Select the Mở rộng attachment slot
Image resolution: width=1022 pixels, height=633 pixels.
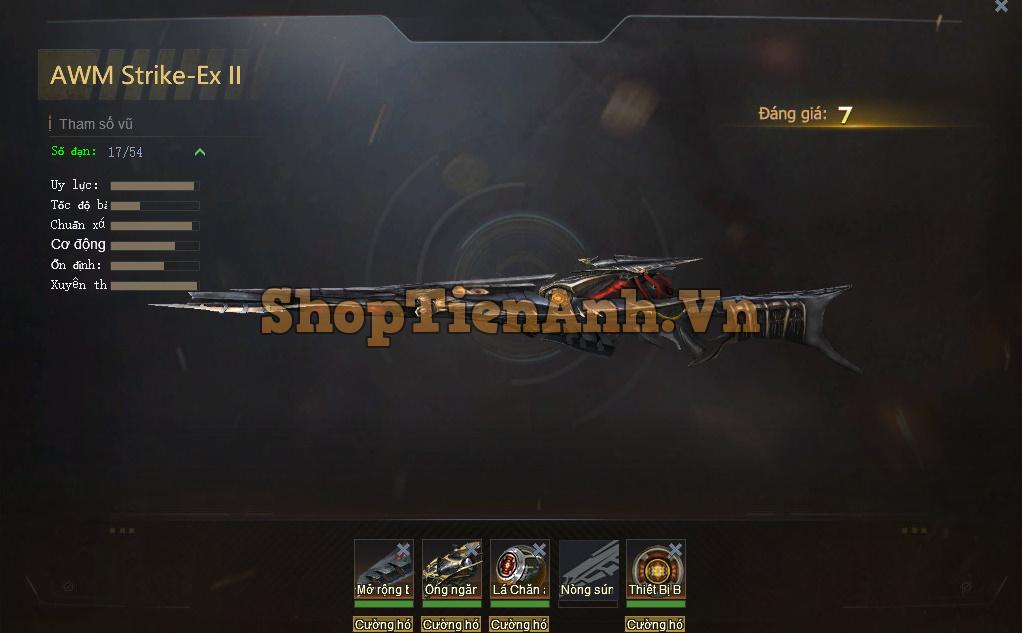tap(383, 569)
